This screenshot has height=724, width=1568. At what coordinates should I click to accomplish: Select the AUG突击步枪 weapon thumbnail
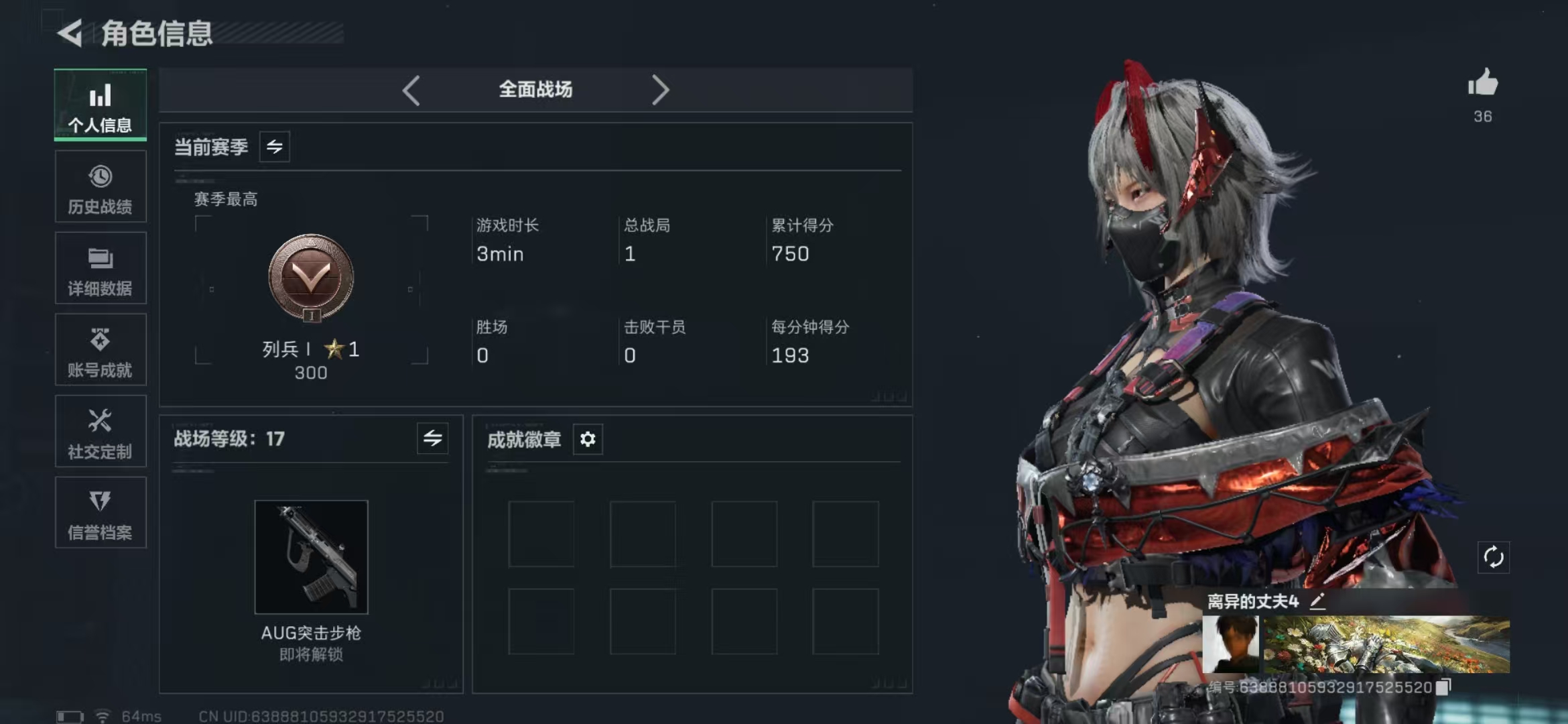(x=311, y=556)
